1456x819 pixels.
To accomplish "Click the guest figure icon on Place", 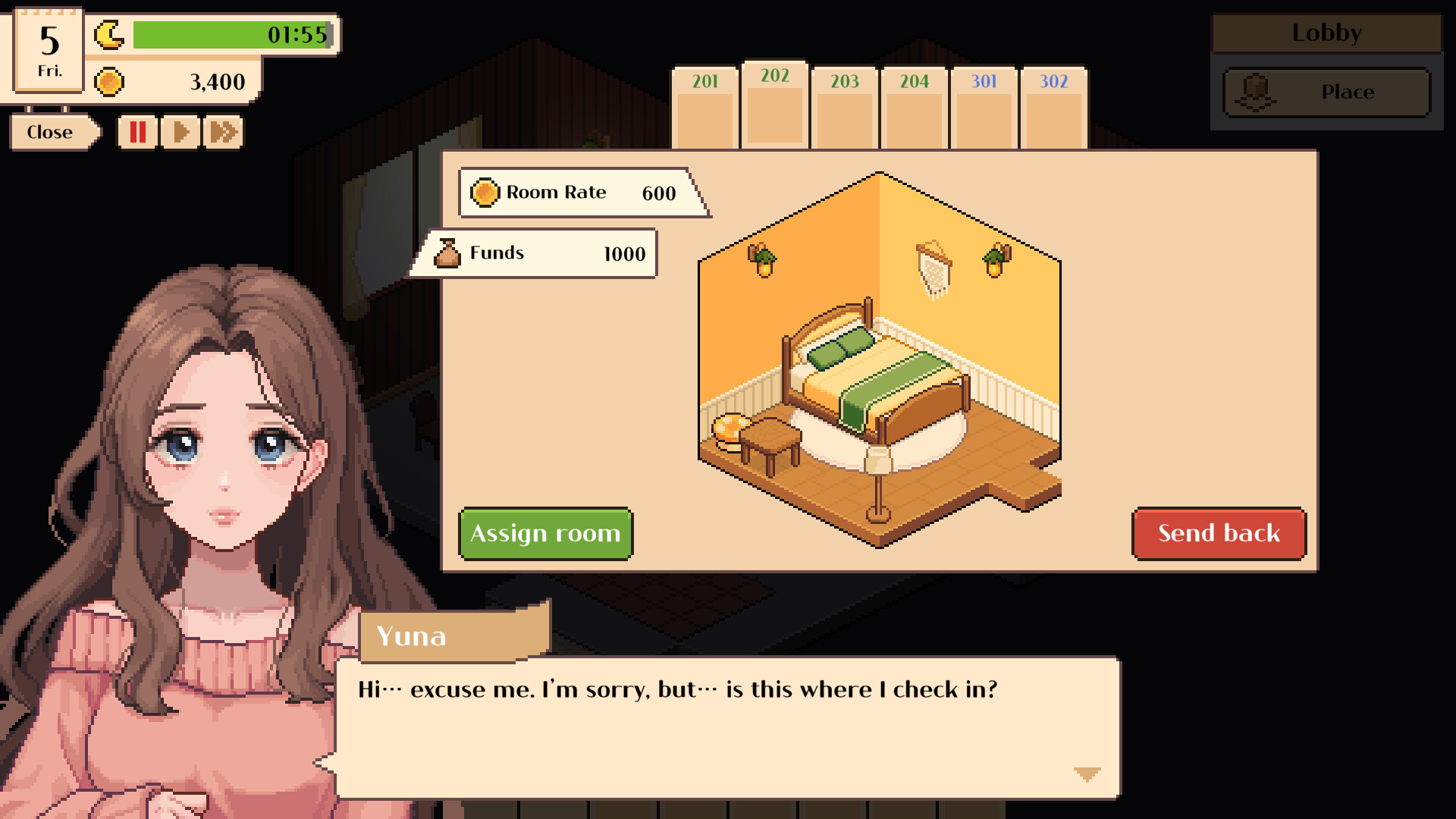I will tap(1257, 92).
